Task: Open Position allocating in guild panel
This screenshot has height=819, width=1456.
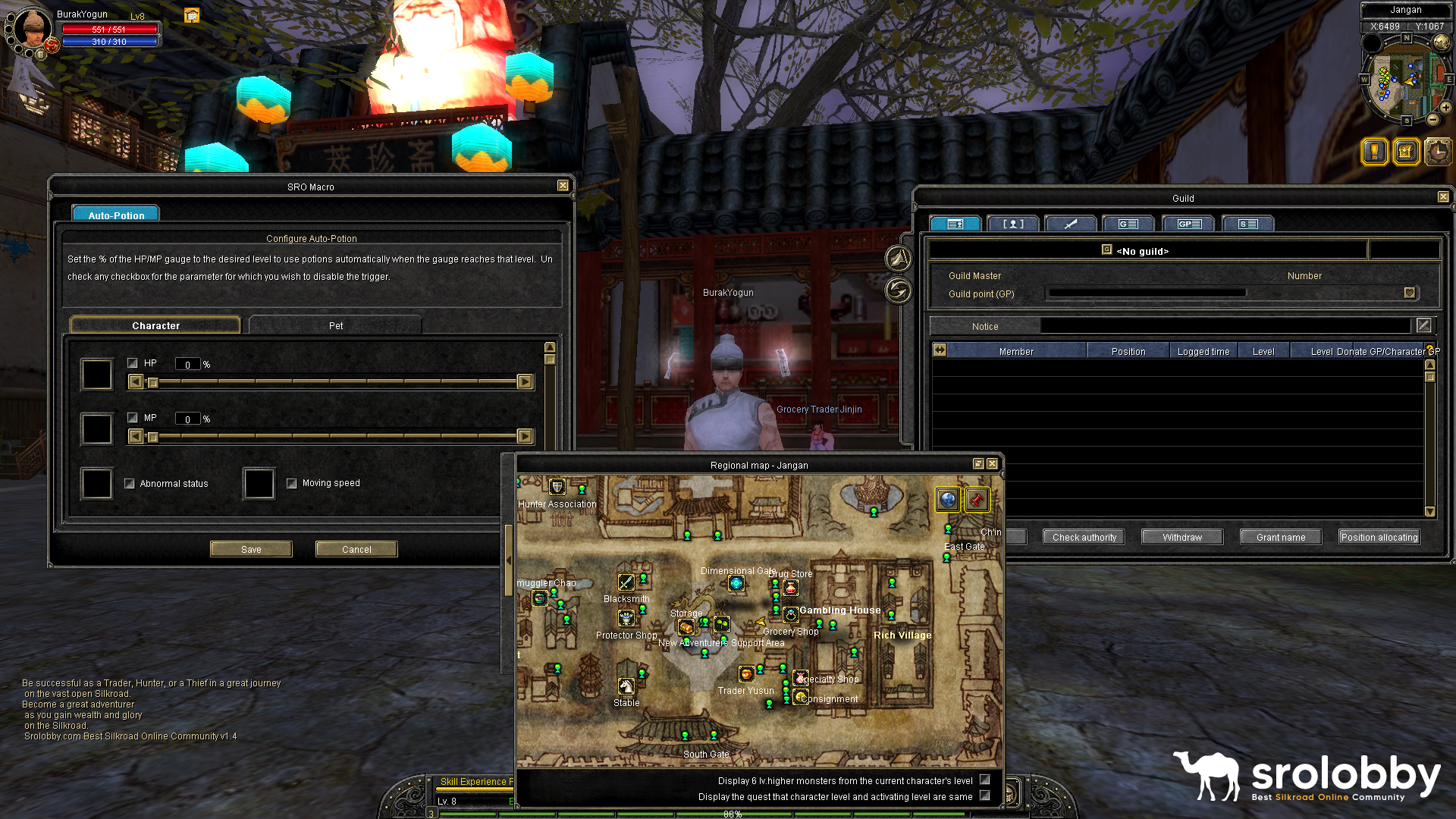Action: tap(1379, 537)
